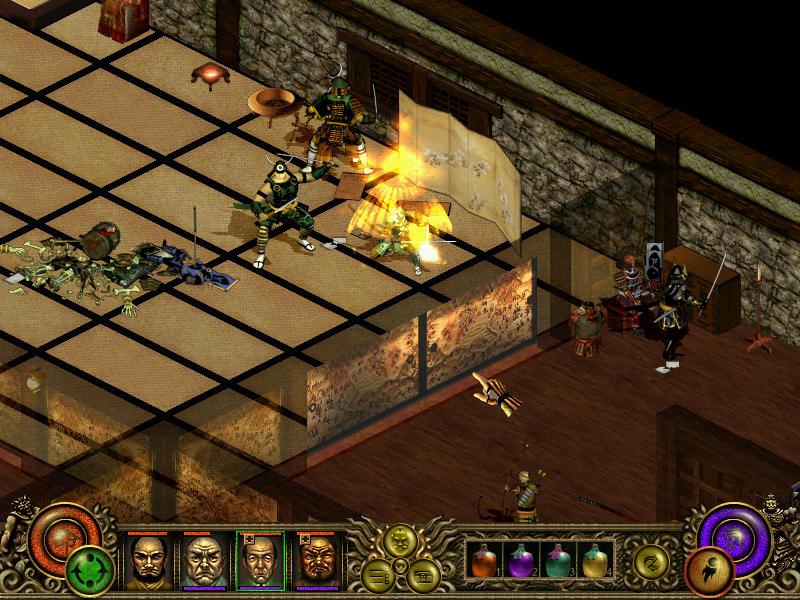Viewport: 800px width, 600px height.
Task: Select the bearded warrior portrait
Action: click(316, 560)
